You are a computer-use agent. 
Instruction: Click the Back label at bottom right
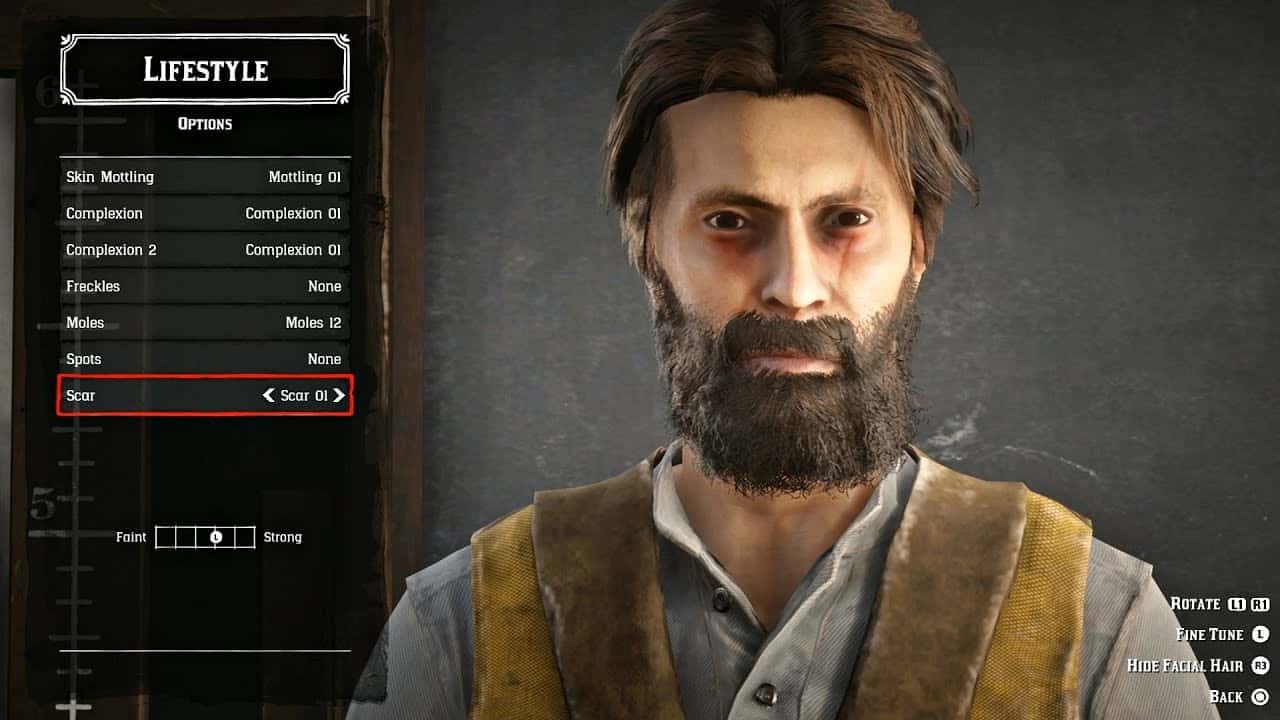tap(1226, 695)
